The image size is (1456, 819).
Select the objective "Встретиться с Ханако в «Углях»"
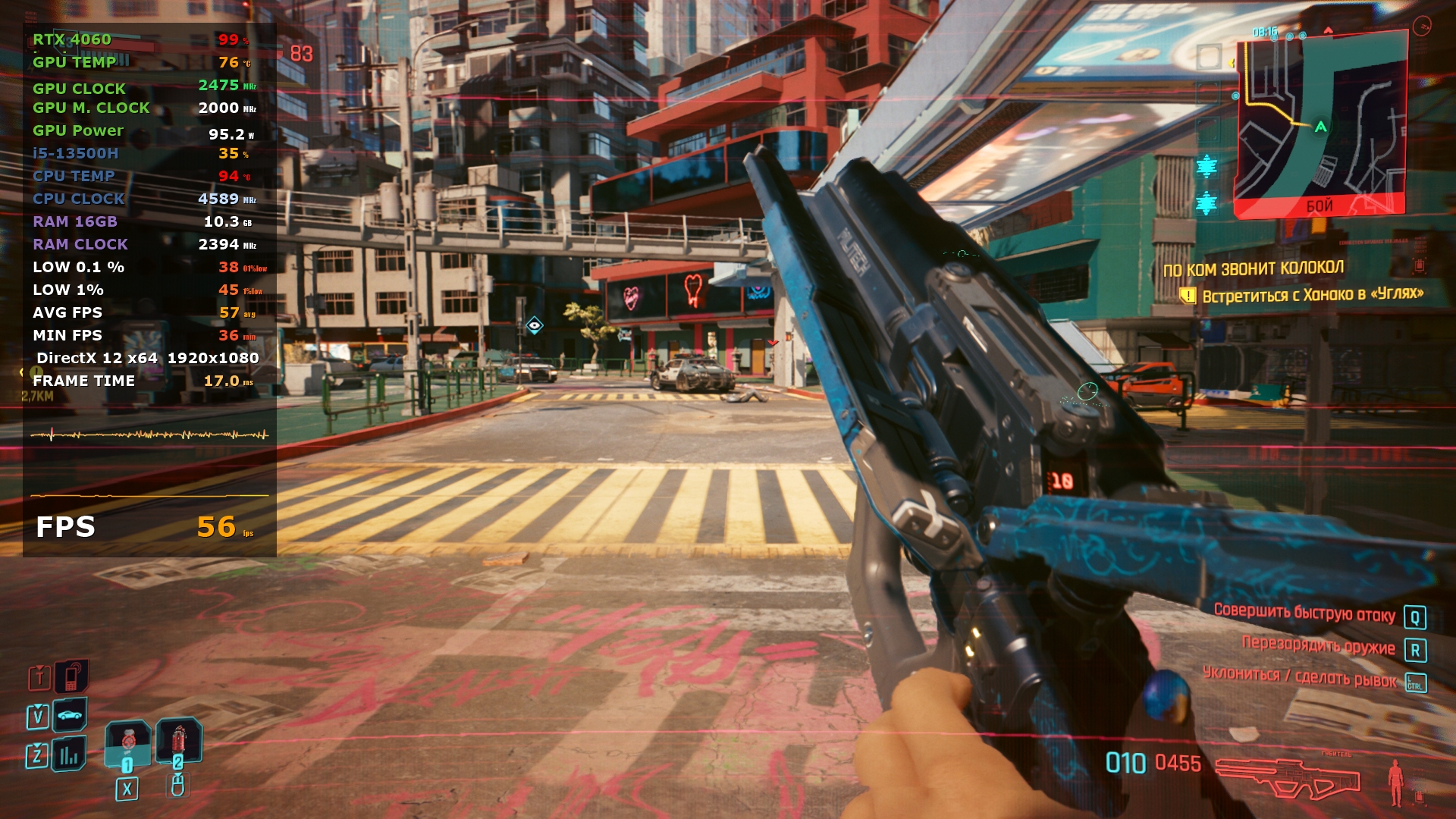point(1312,294)
